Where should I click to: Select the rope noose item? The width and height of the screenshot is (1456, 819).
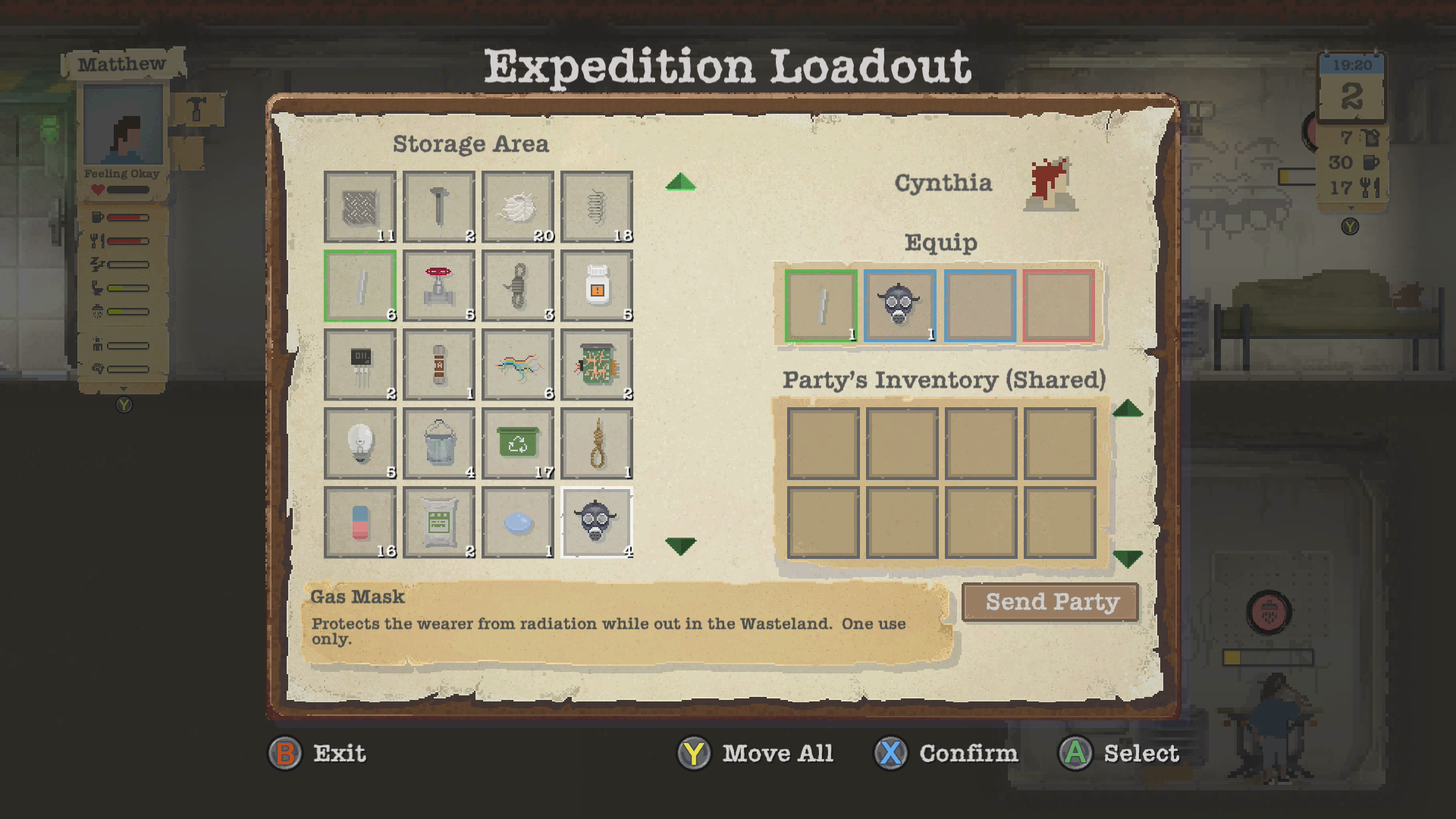point(597,444)
